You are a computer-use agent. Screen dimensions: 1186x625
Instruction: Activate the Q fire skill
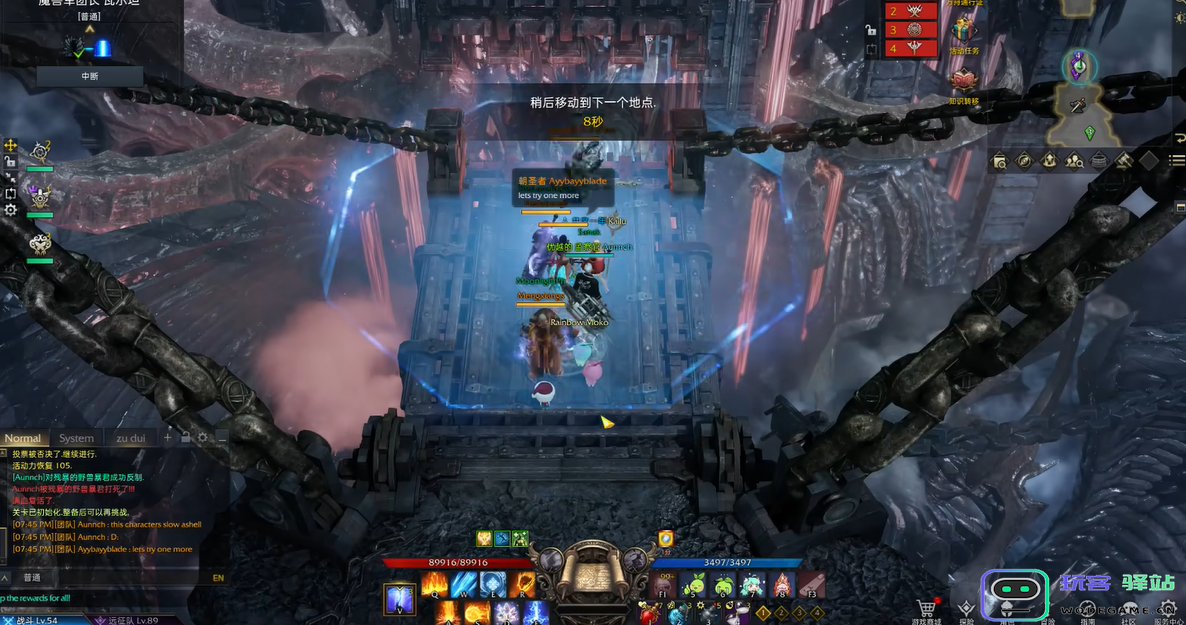coord(434,585)
